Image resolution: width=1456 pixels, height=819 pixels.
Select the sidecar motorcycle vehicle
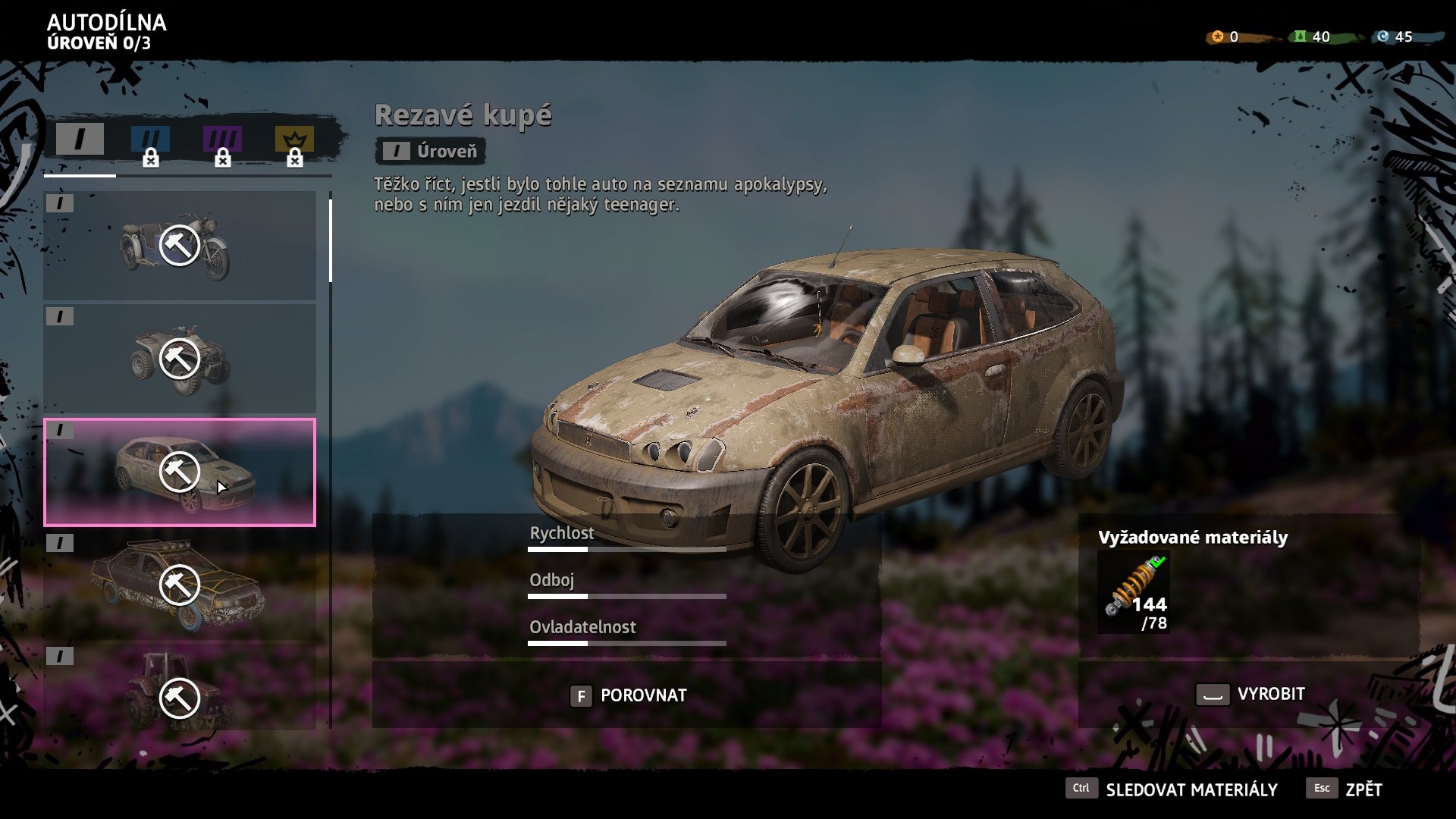pos(180,246)
